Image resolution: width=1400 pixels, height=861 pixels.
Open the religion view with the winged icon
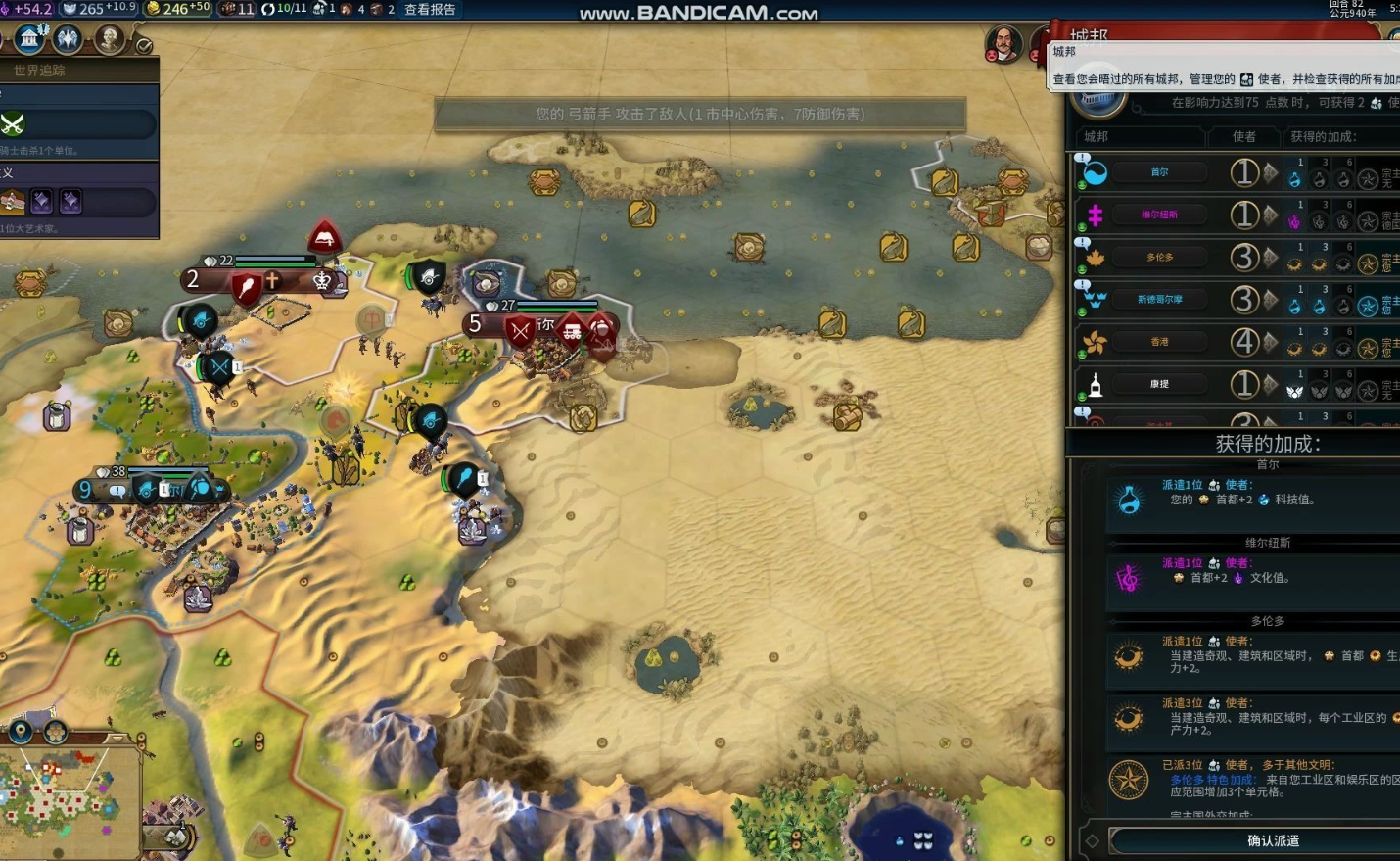pyautogui.click(x=68, y=39)
